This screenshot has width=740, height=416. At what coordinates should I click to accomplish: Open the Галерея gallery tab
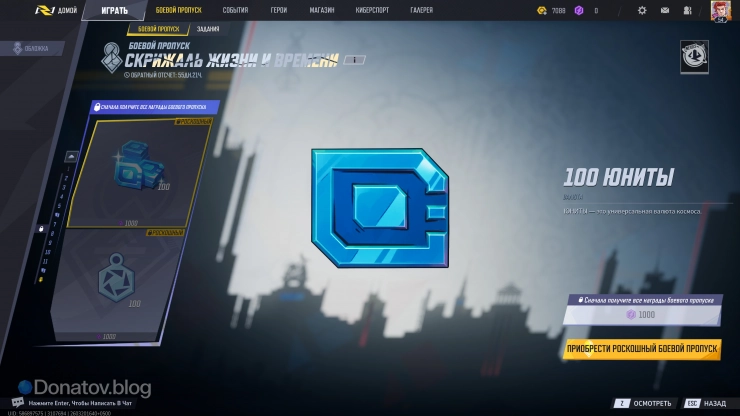(x=423, y=10)
